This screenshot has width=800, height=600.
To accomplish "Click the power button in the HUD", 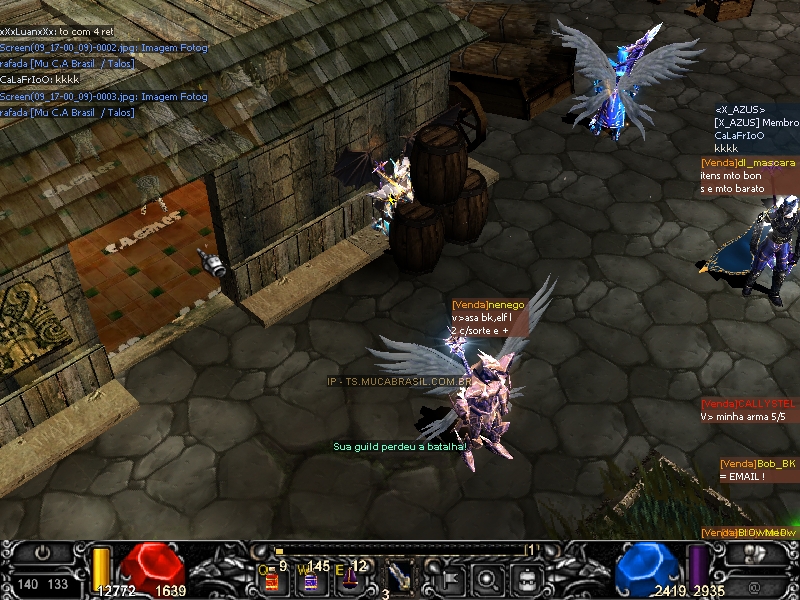I will point(42,553).
